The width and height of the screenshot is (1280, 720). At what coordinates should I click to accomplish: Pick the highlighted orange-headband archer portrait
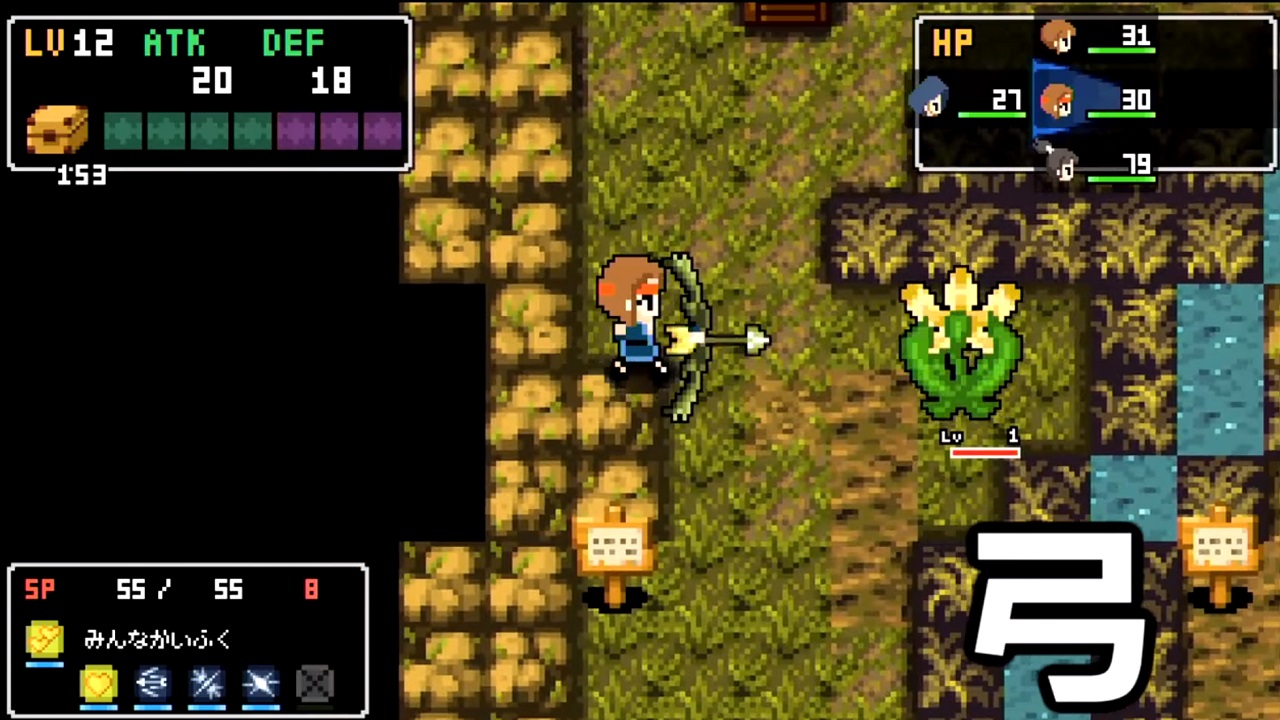[1057, 100]
